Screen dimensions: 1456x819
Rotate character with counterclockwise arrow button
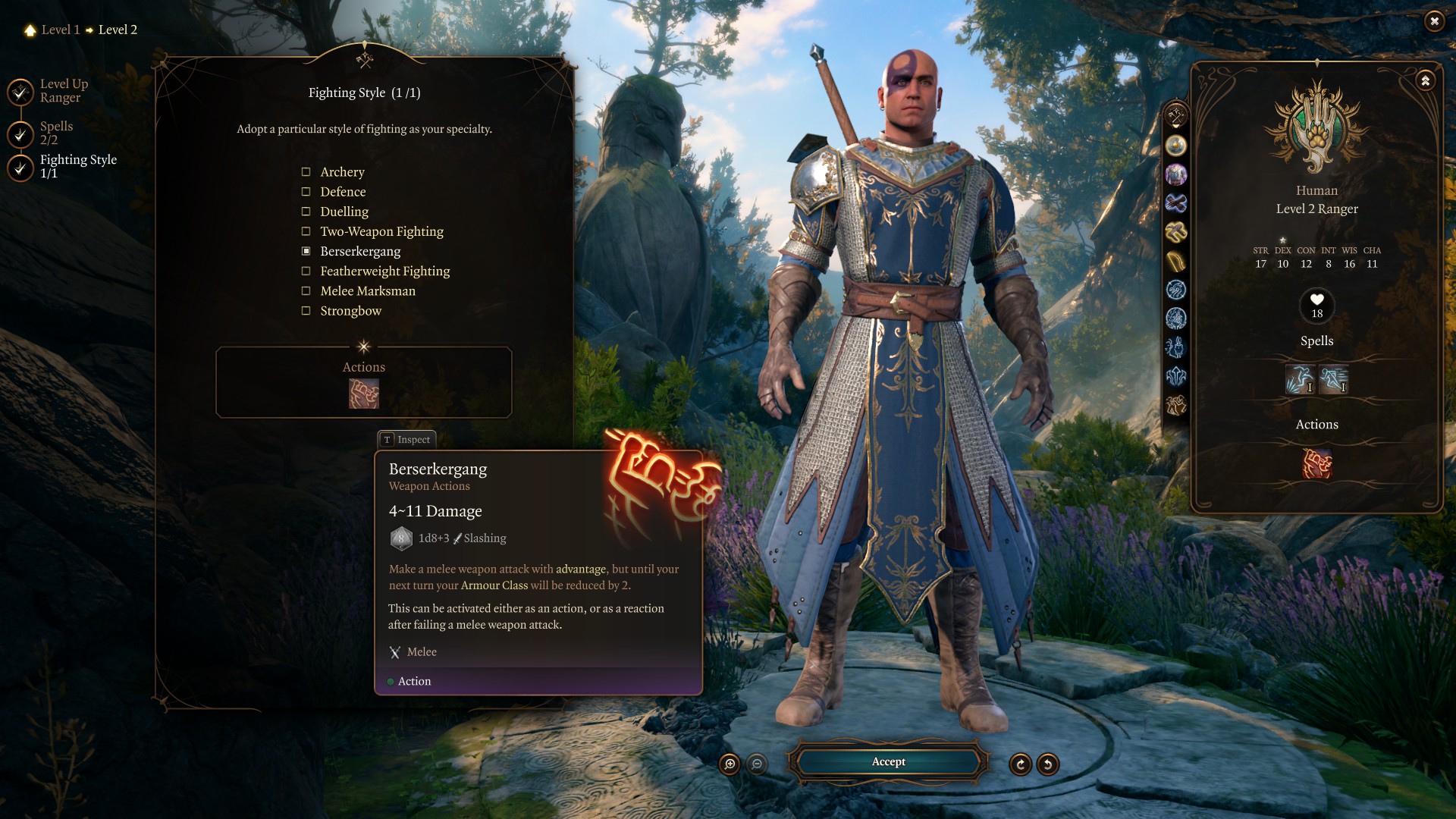[1048, 764]
